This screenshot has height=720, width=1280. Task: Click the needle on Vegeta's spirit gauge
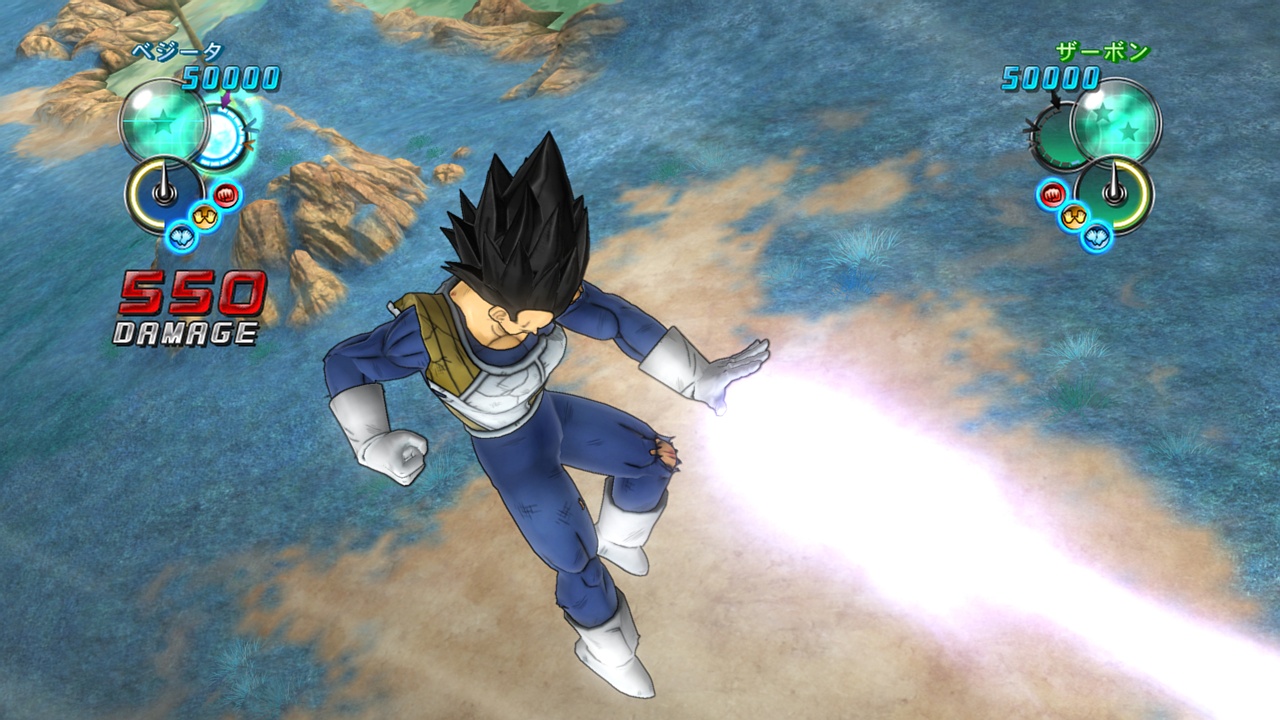pyautogui.click(x=163, y=181)
